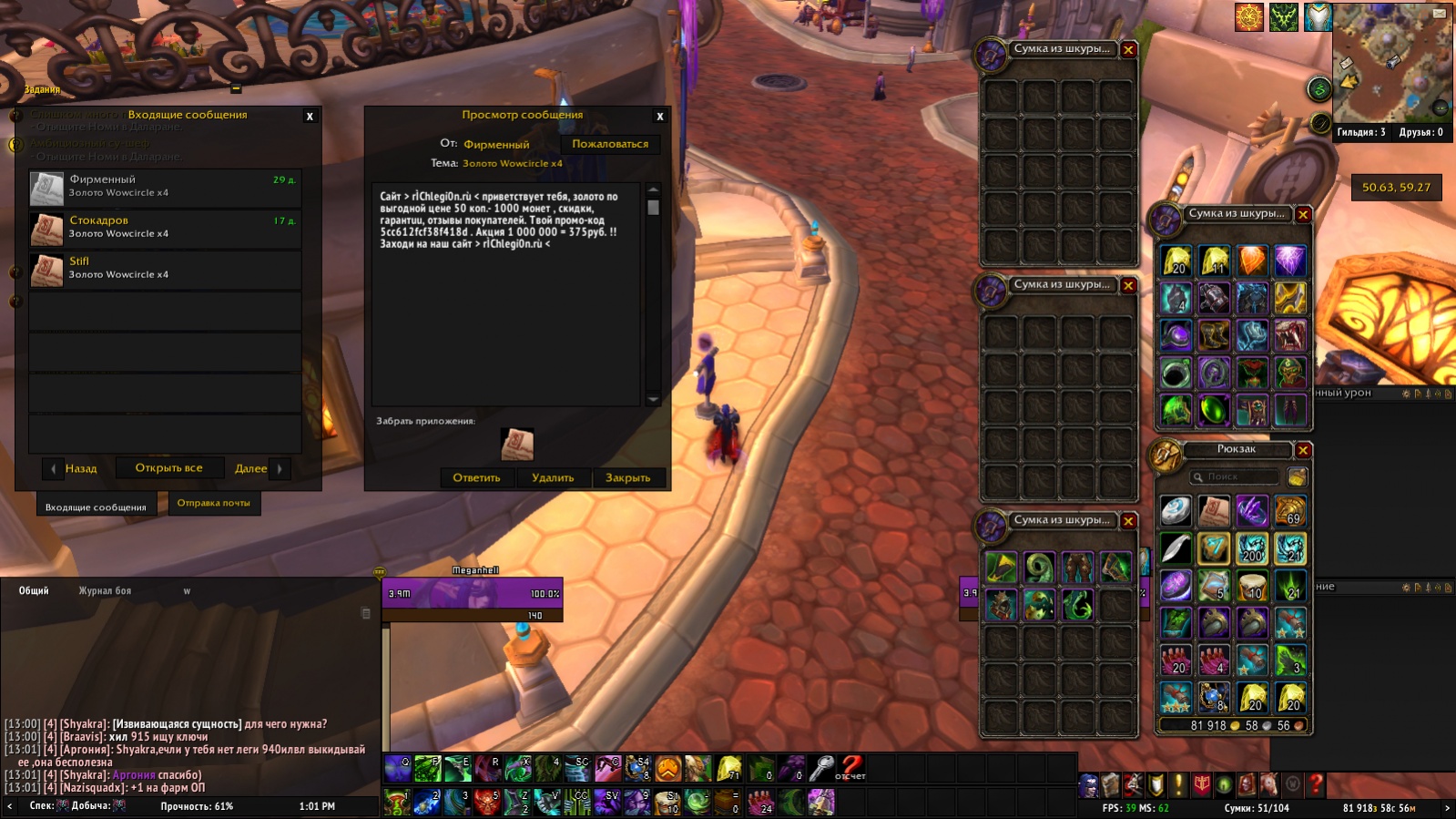Close the Входящие сообщения inbox window

point(310,117)
